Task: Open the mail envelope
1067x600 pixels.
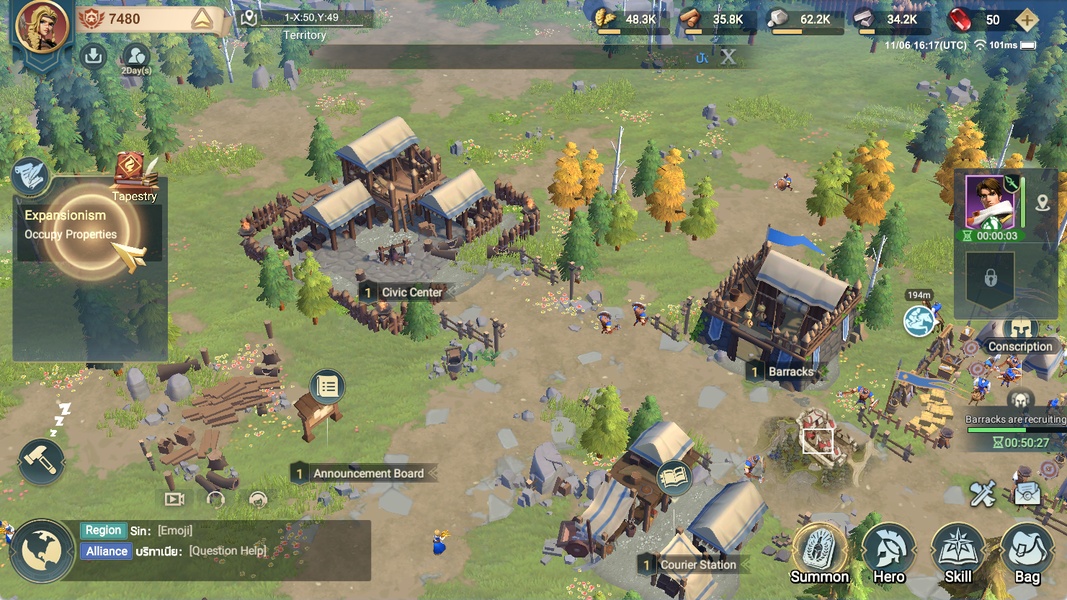Action: [x=1027, y=493]
